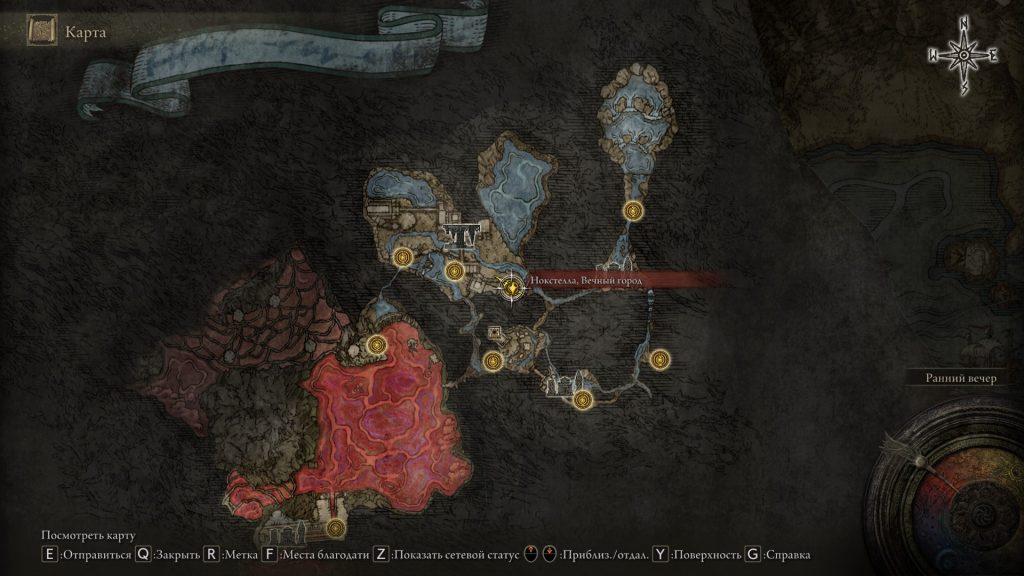Pick the westernmost grace marker on the city's river
This screenshot has width=1024, height=576.
click(403, 257)
